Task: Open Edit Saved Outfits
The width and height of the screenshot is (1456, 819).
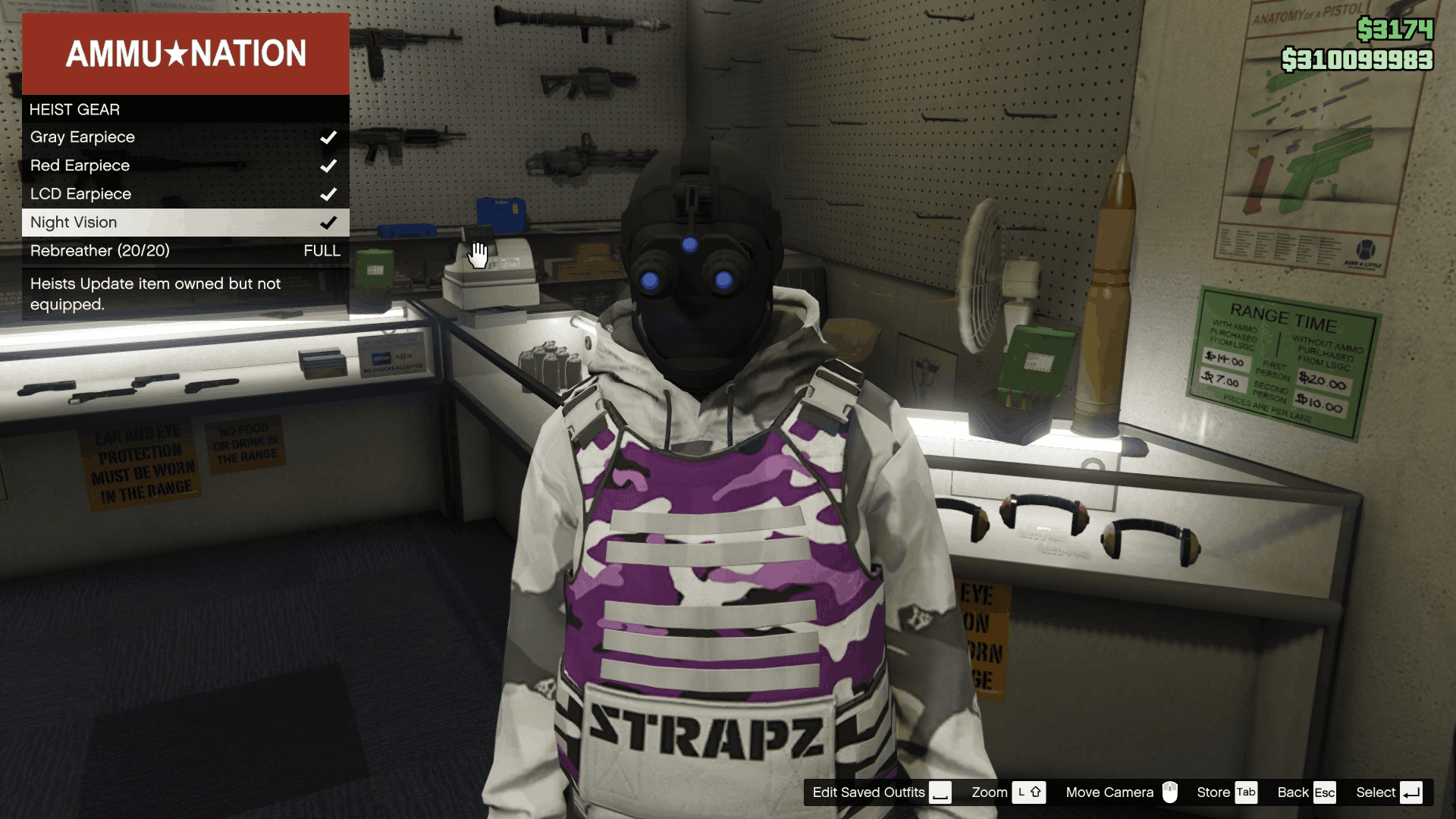Action: pos(880,792)
